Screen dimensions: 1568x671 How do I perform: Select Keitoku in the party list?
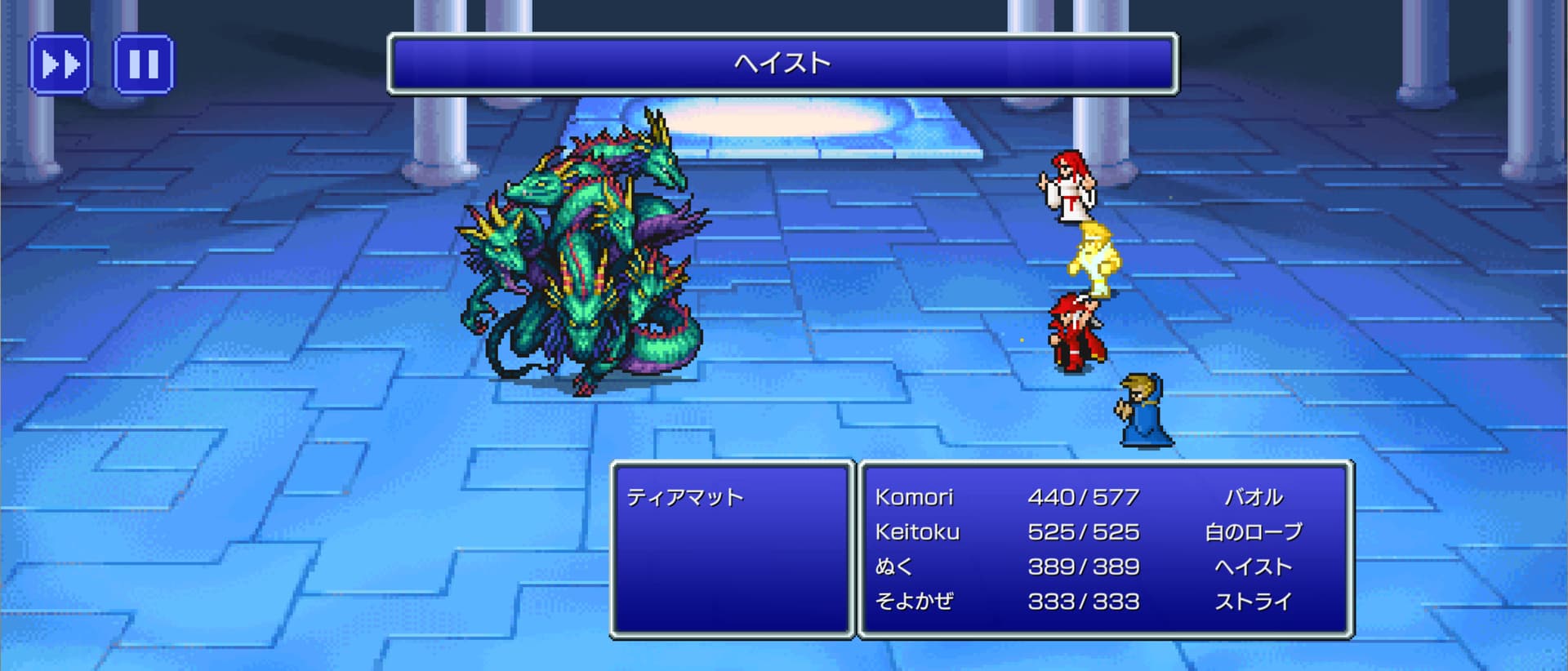[917, 532]
